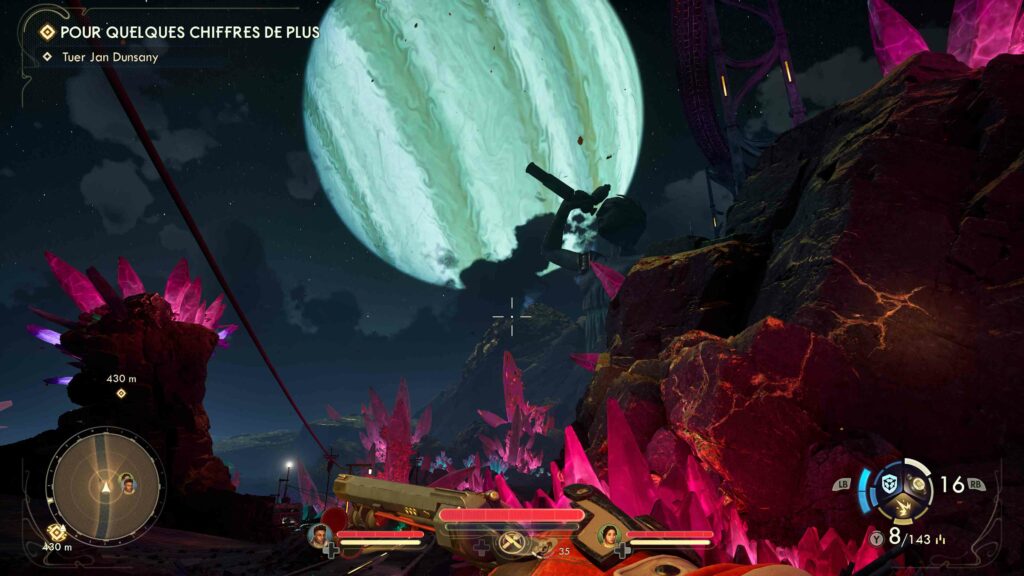Open the Pour Quelques Chiffres de Plus quest tracker
This screenshot has height=576, width=1024.
180,32
